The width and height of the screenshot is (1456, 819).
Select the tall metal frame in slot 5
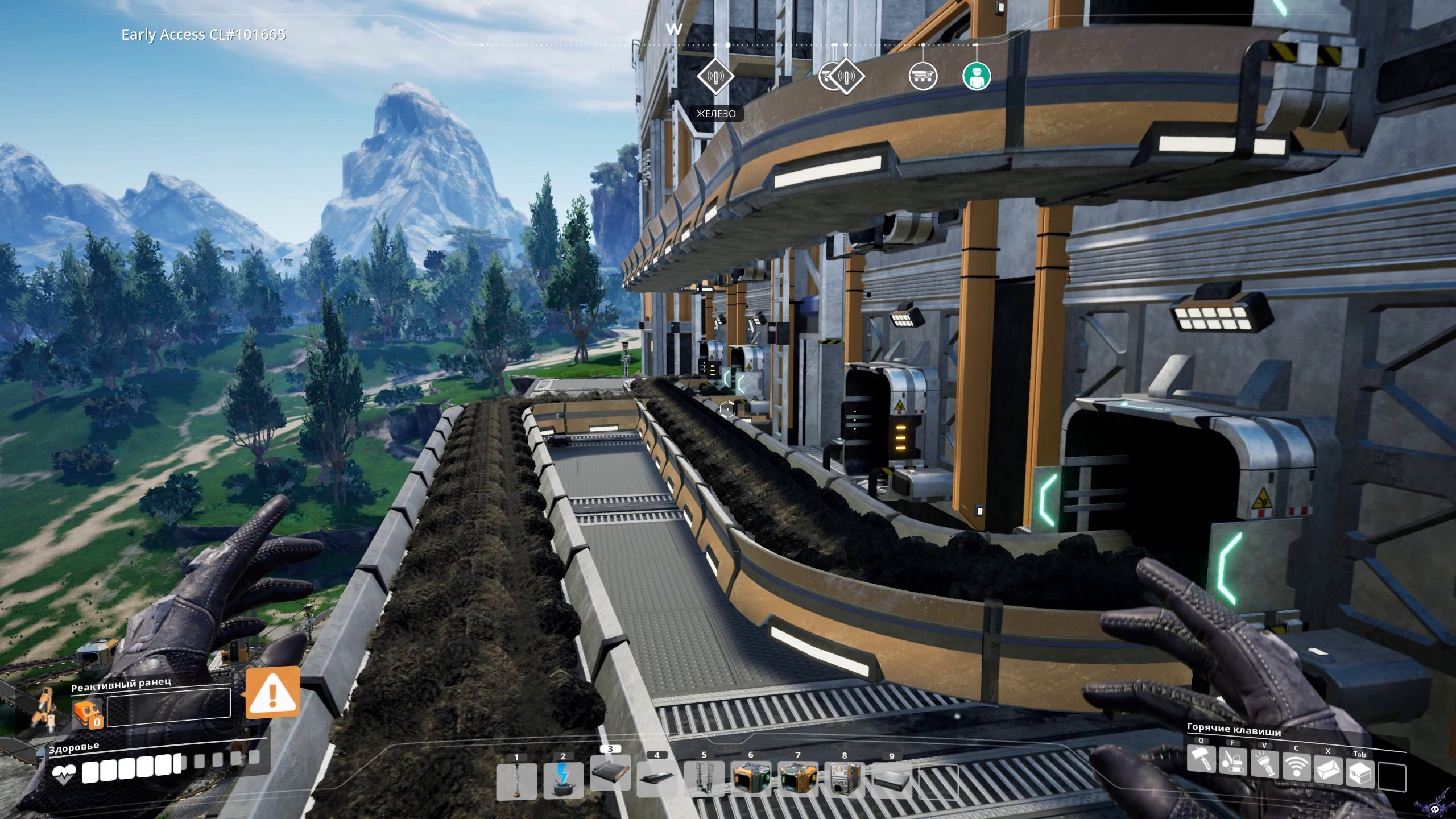[704, 780]
